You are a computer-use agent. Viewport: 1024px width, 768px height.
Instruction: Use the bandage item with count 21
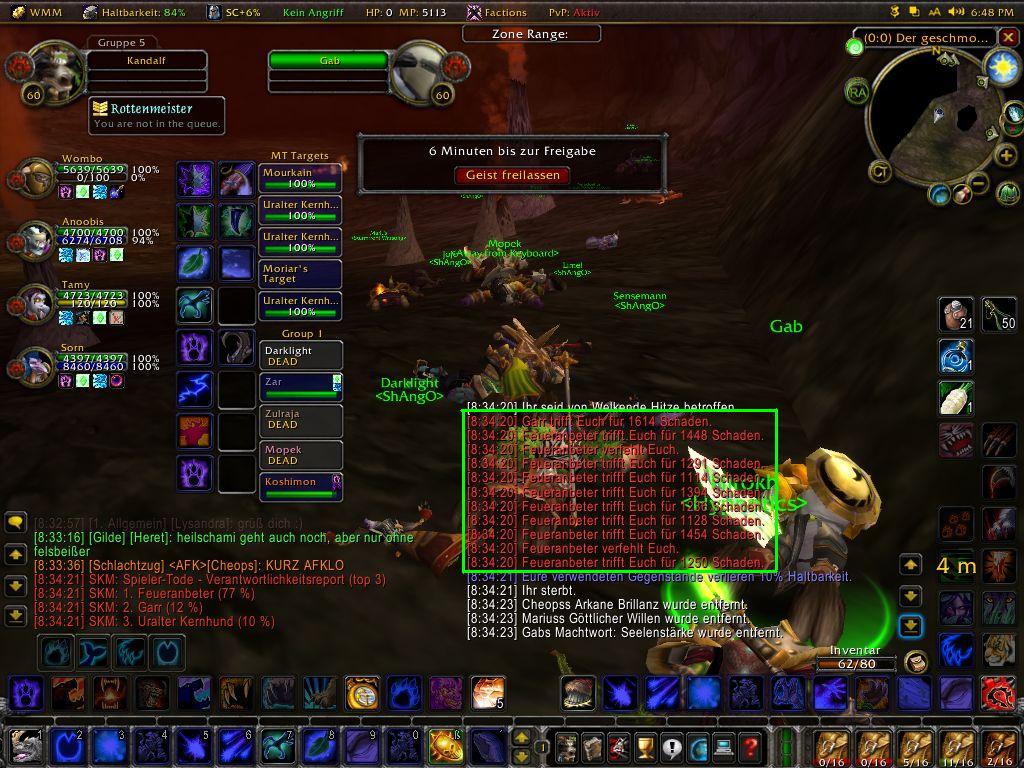tap(957, 314)
